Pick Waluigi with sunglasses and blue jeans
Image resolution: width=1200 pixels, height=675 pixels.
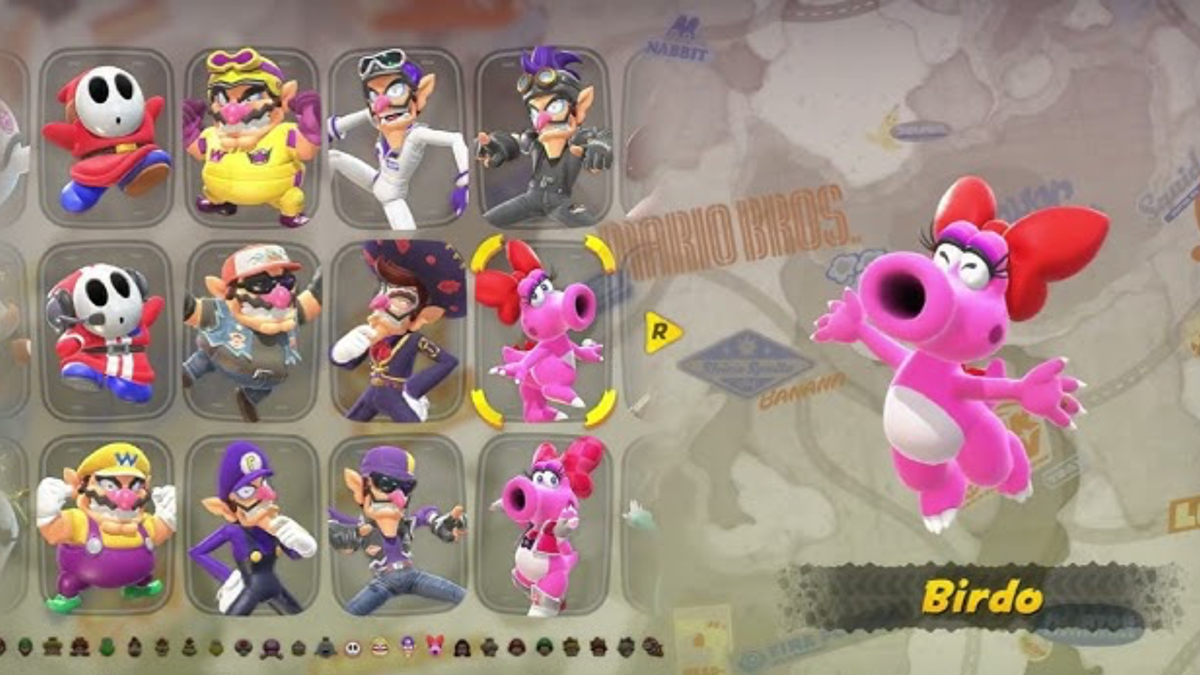[x=396, y=523]
